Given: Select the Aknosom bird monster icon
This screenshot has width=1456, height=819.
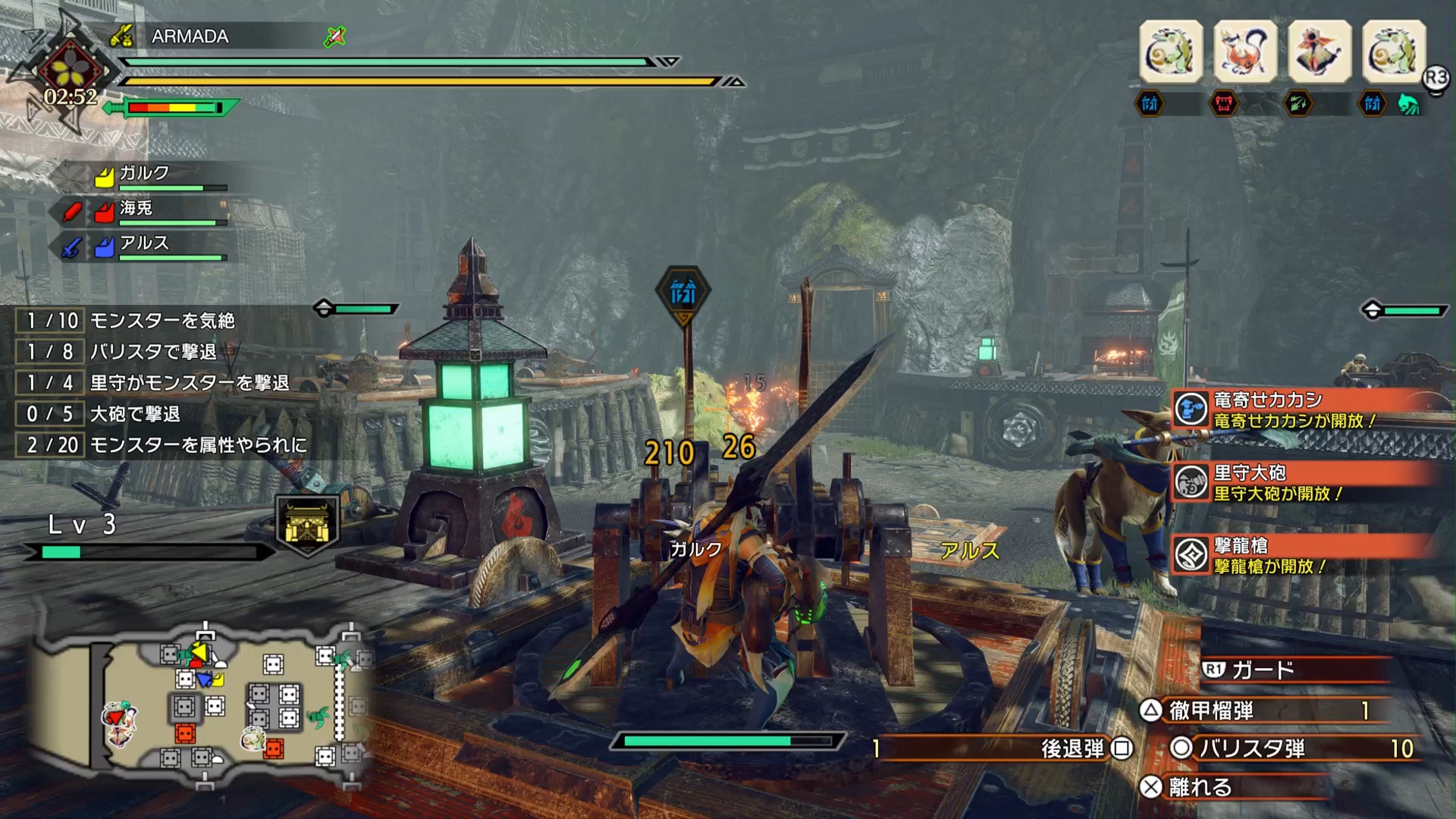Looking at the screenshot, I should tap(1319, 52).
